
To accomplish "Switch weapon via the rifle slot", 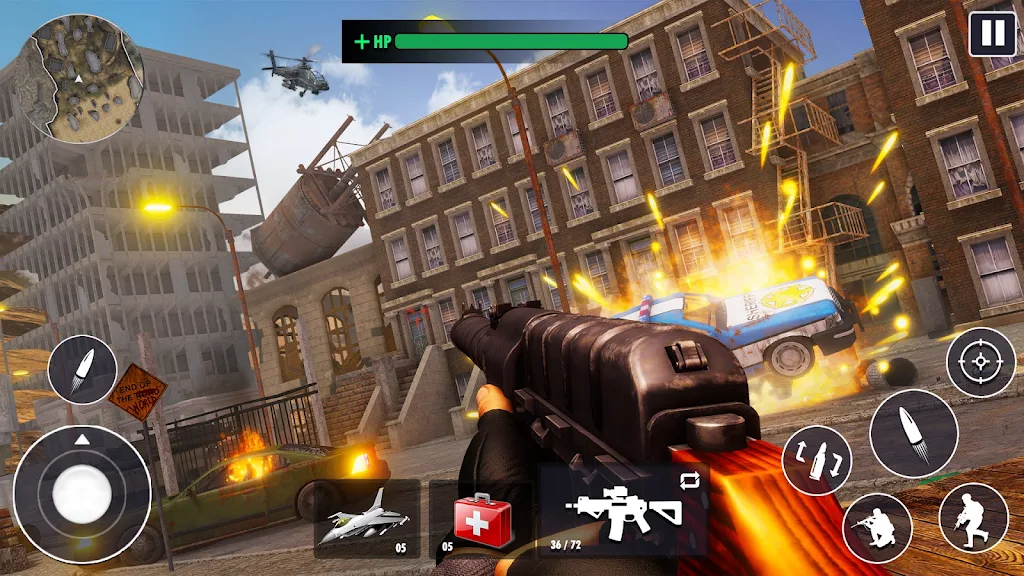I will (624, 508).
